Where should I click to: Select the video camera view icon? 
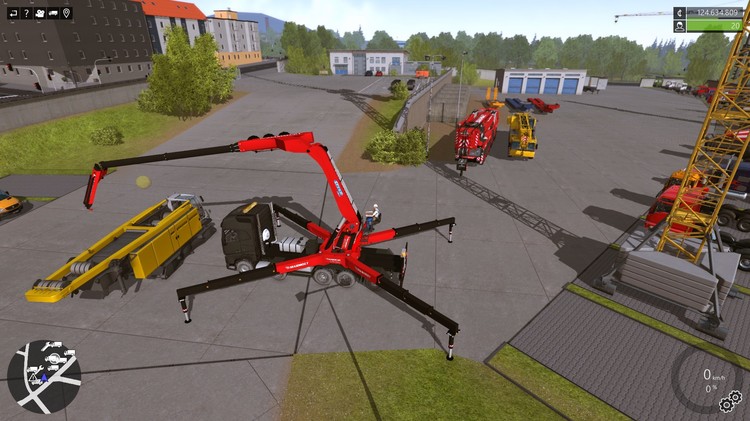[x=38, y=13]
